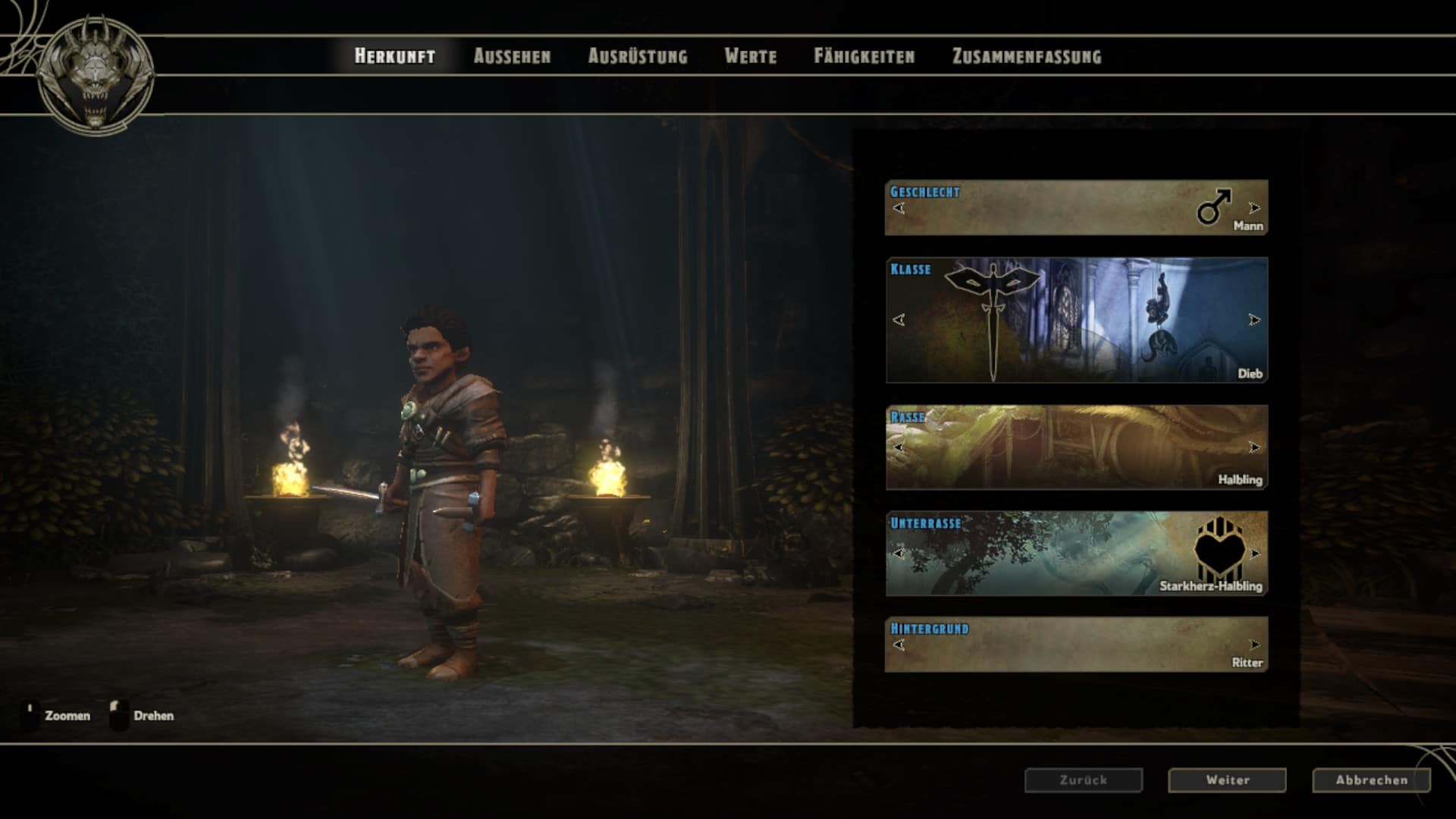
Task: Advance to the next Rasse
Action: click(1254, 447)
